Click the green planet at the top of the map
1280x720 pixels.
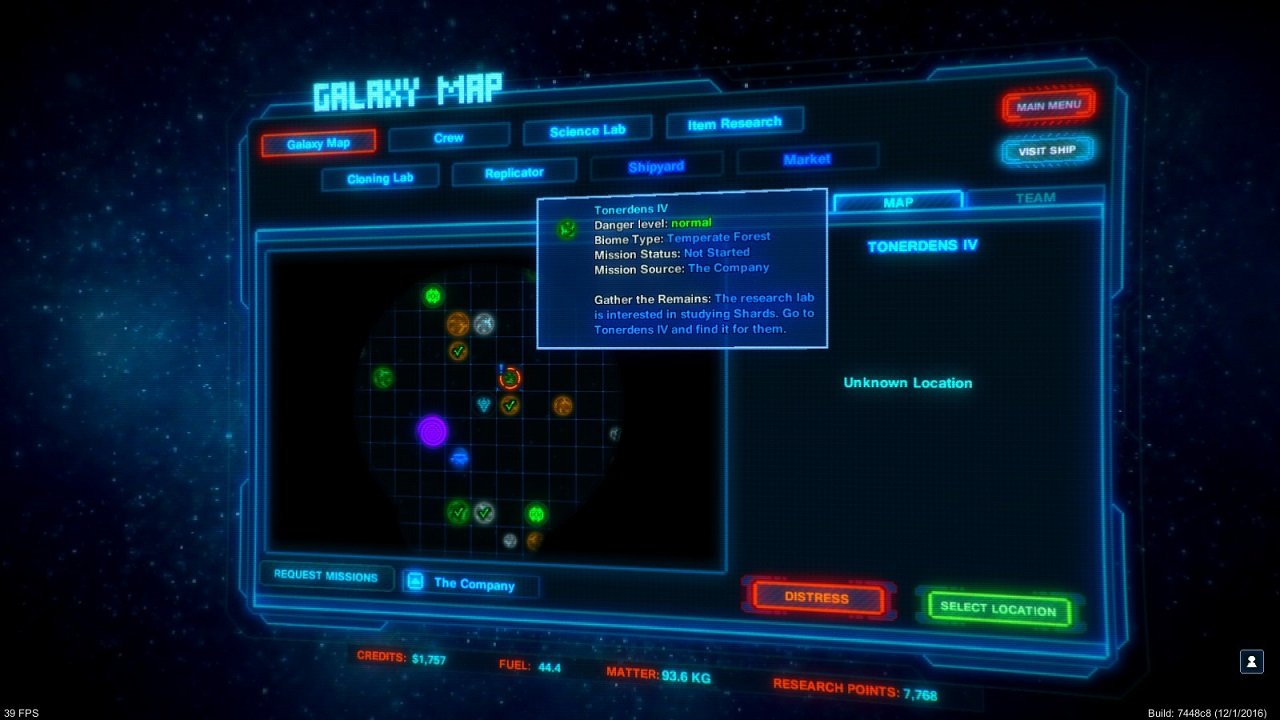point(432,296)
